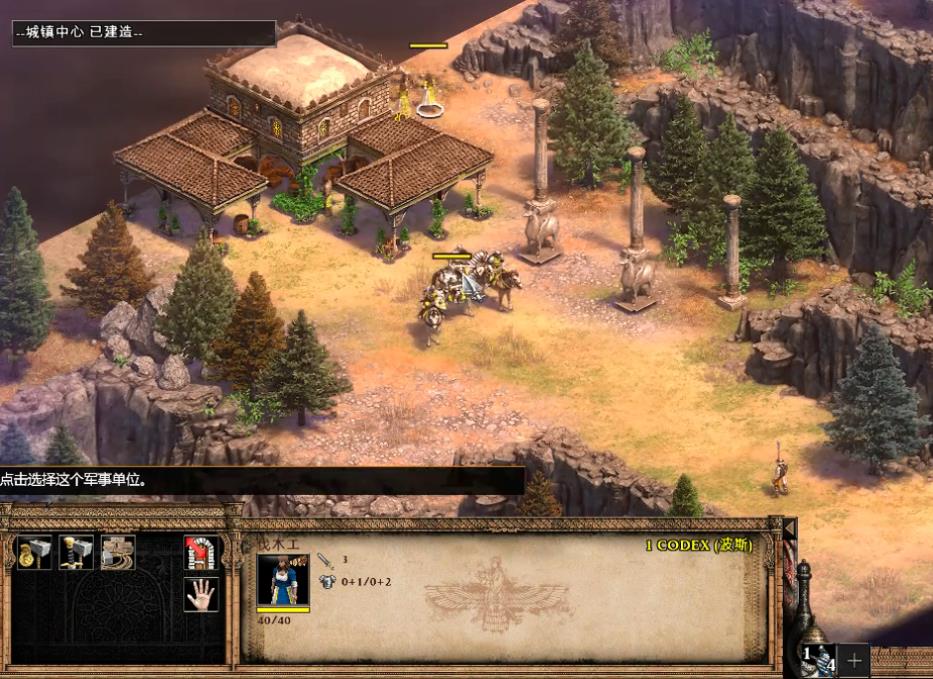The image size is (933, 679).
Task: Select the highlighted cavalry unit group
Action: (x=466, y=288)
